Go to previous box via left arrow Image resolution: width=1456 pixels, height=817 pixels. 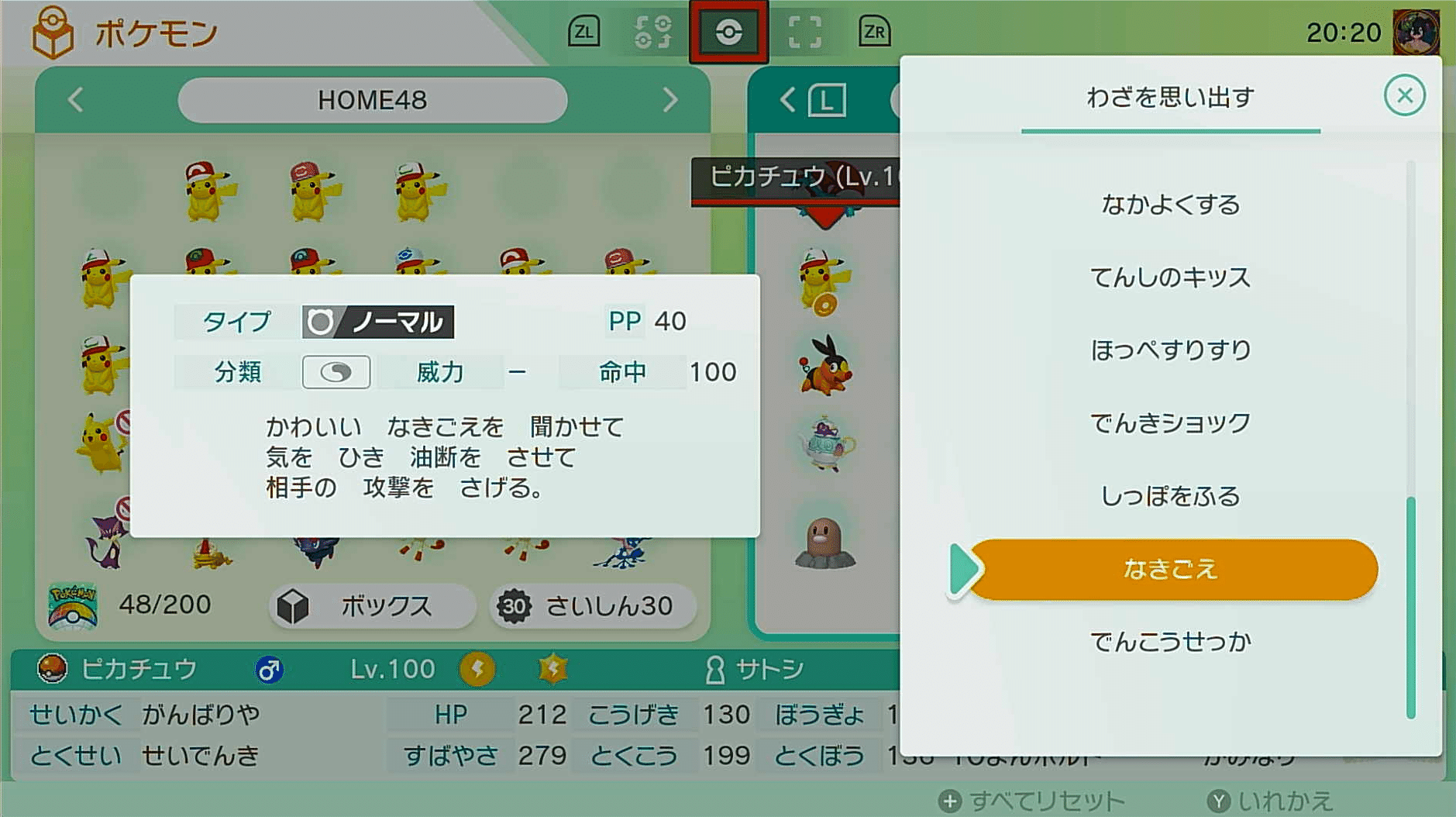coord(75,99)
